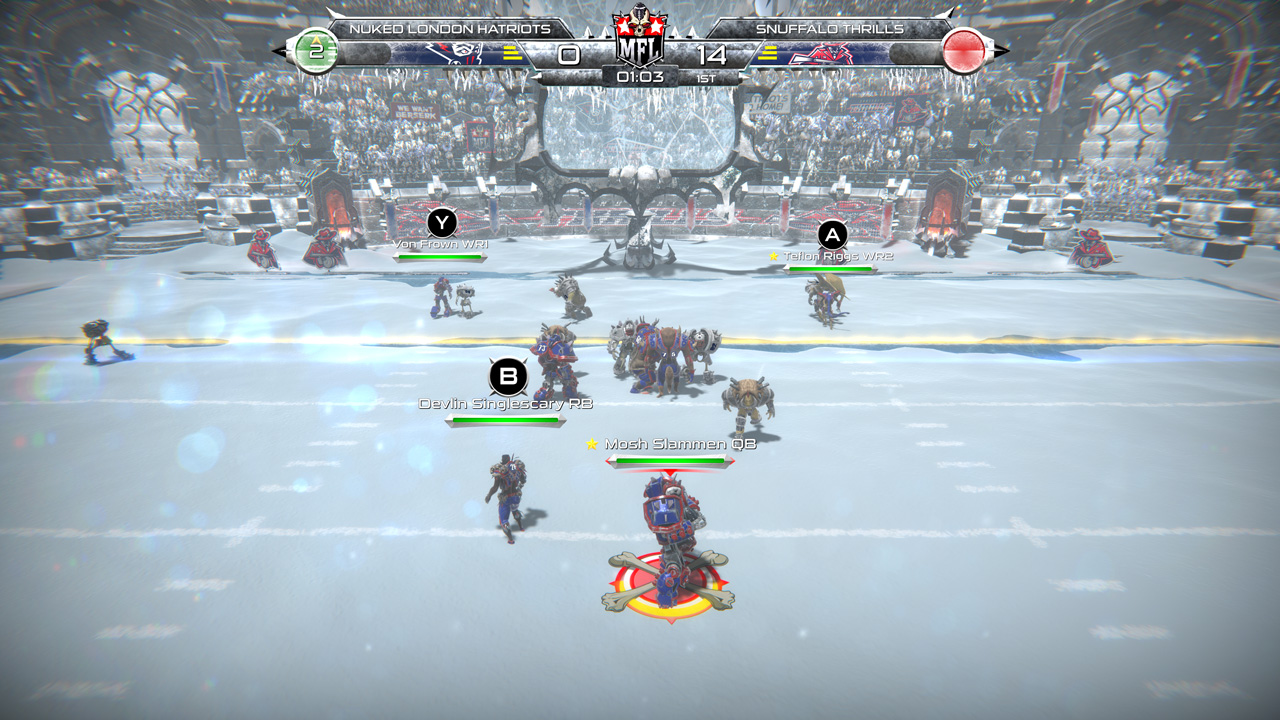Click the A button prompt above Teflon Riggs
The height and width of the screenshot is (720, 1280).
click(x=830, y=236)
